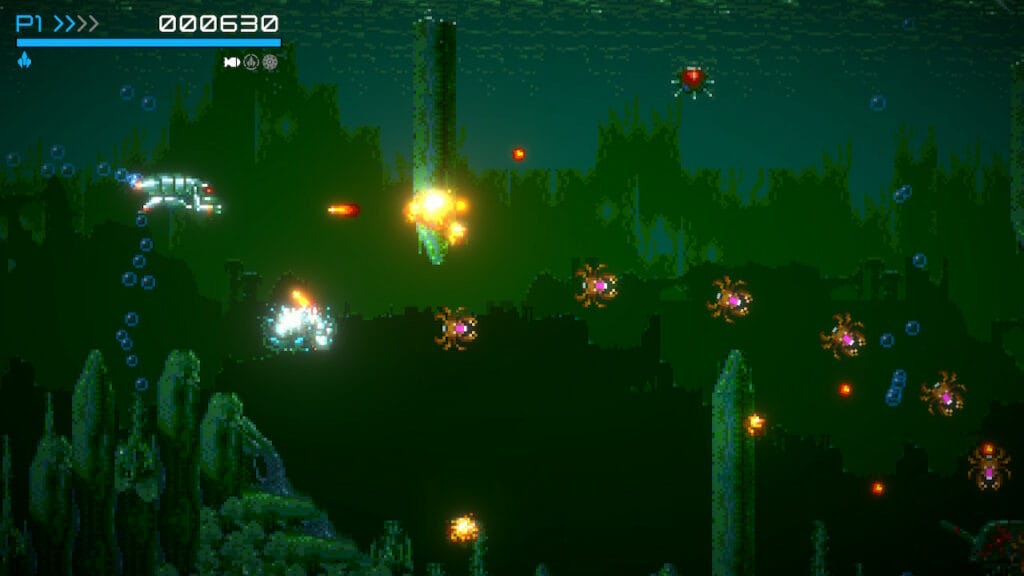Select the white bullet weapon icon
This screenshot has height=576, width=1024.
232,62
